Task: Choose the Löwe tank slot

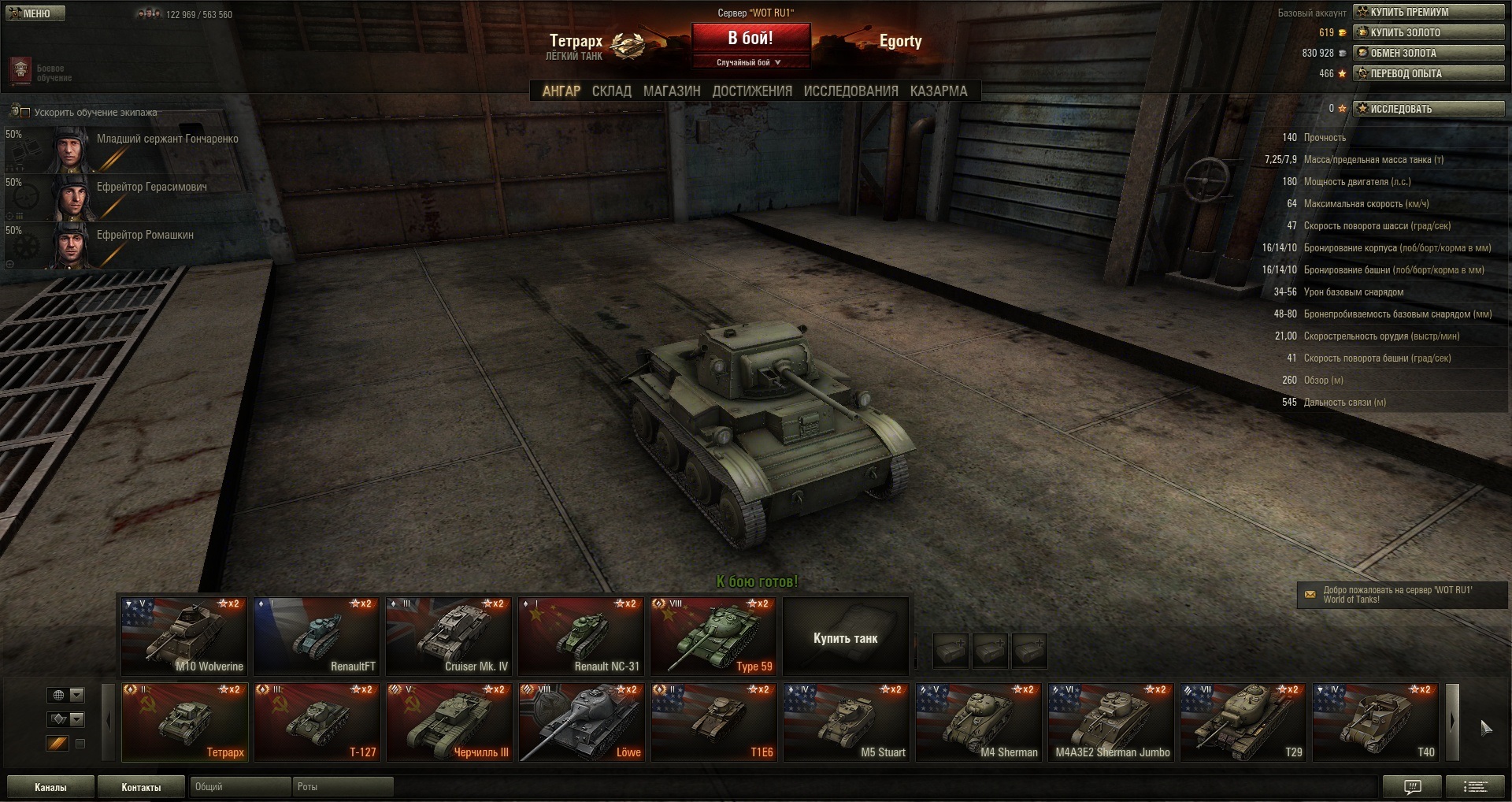Action: [581, 722]
